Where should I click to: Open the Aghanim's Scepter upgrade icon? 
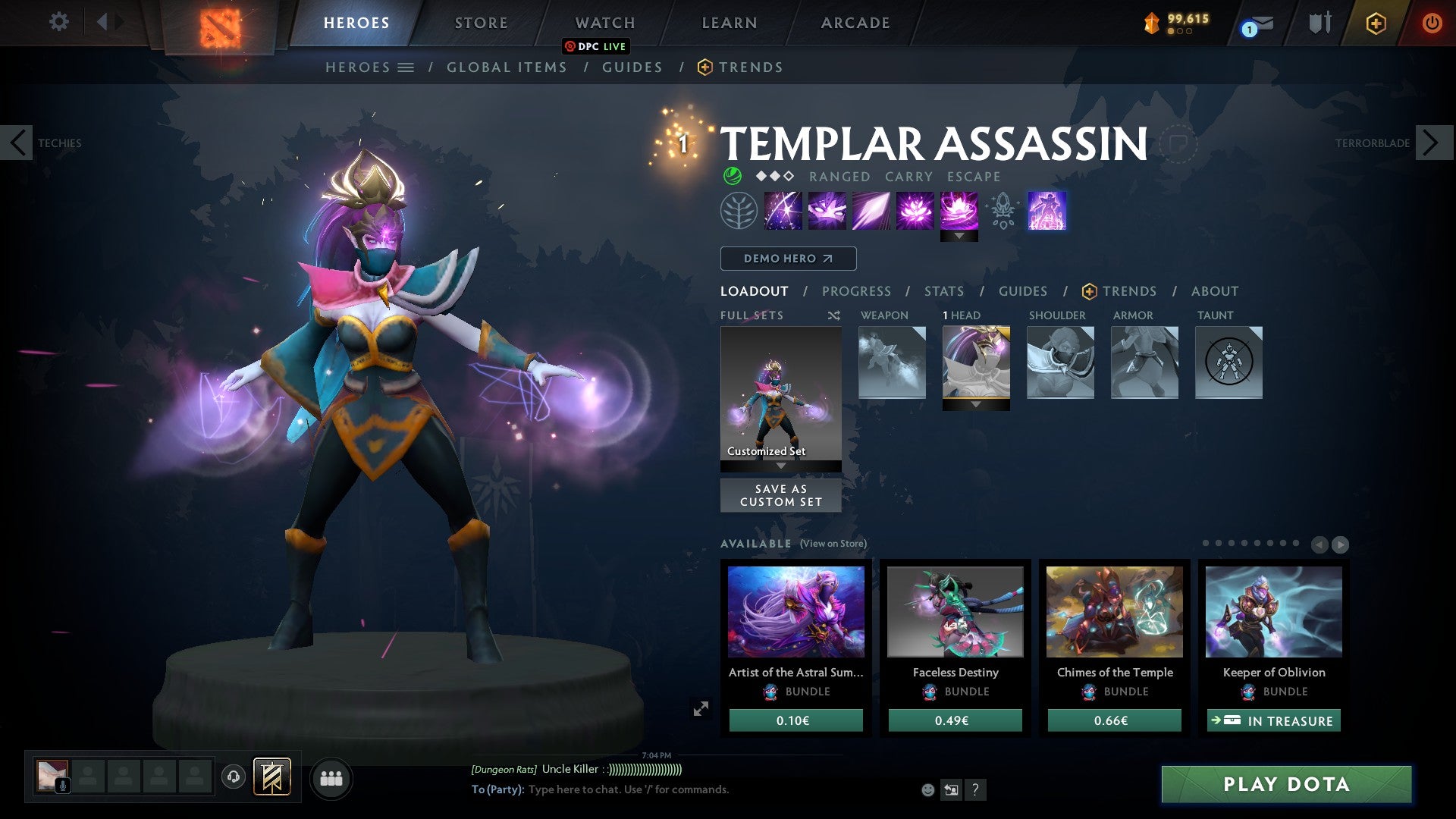[1003, 211]
